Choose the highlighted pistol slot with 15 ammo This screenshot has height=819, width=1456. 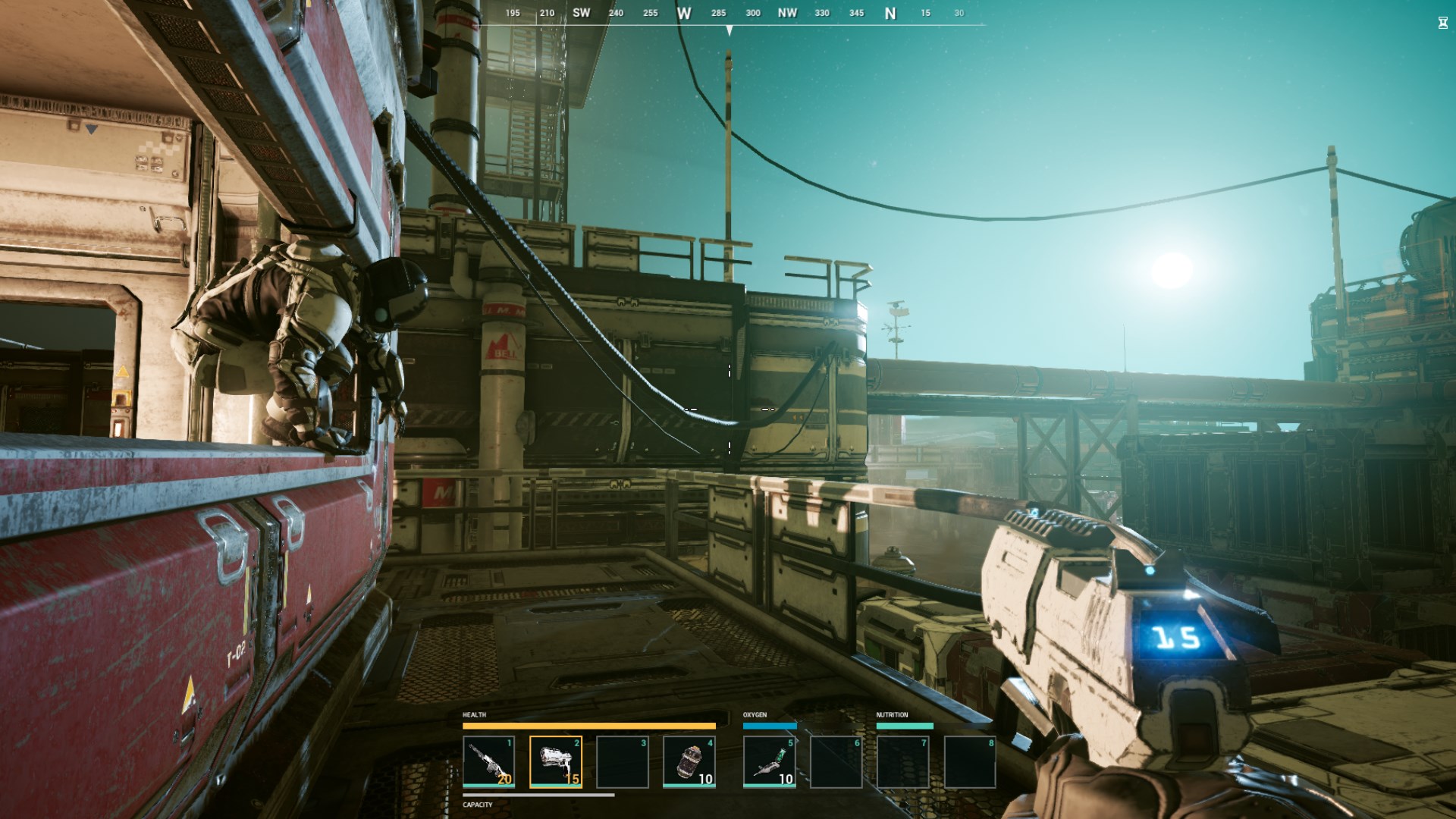556,762
